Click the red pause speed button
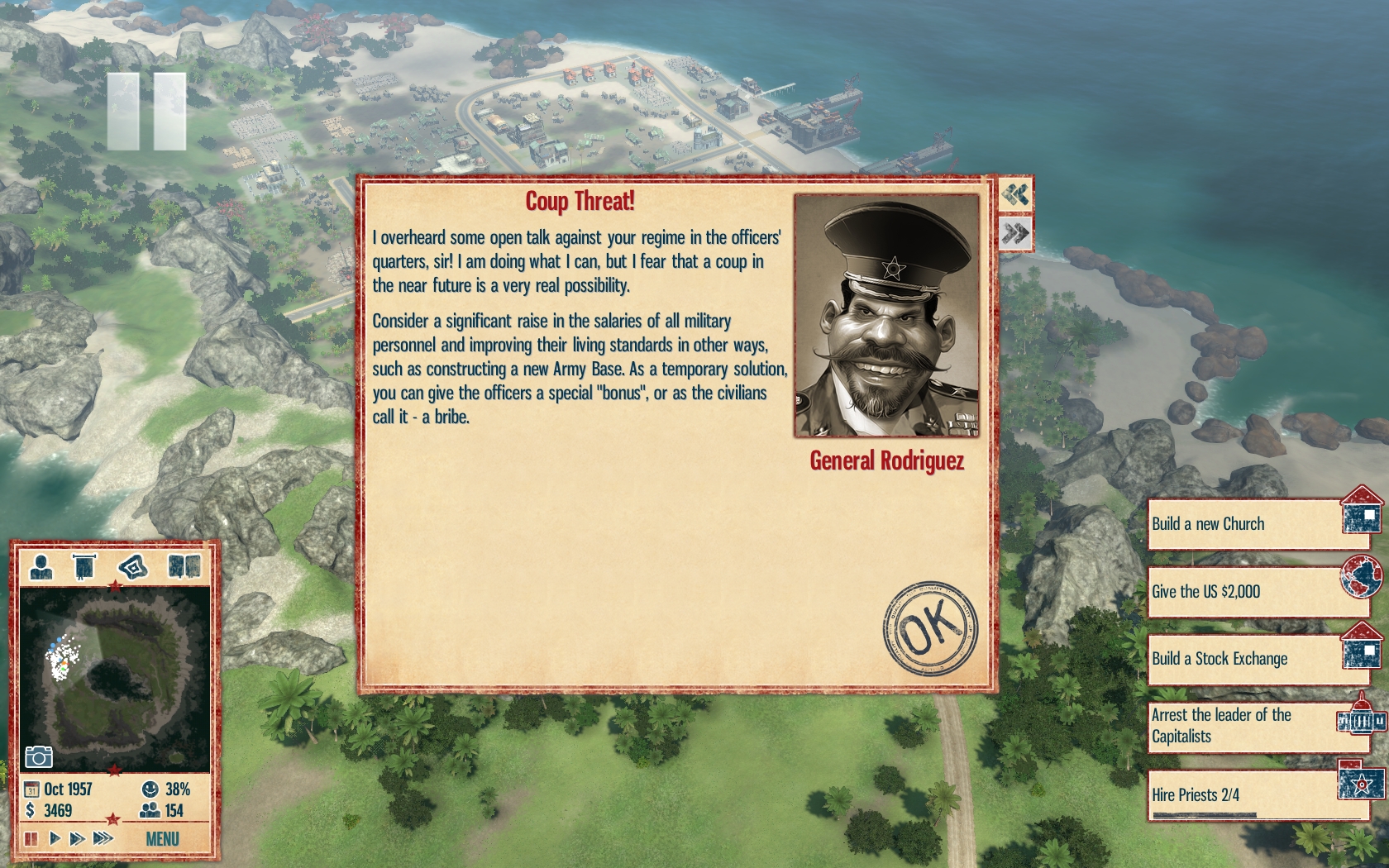 tap(31, 839)
